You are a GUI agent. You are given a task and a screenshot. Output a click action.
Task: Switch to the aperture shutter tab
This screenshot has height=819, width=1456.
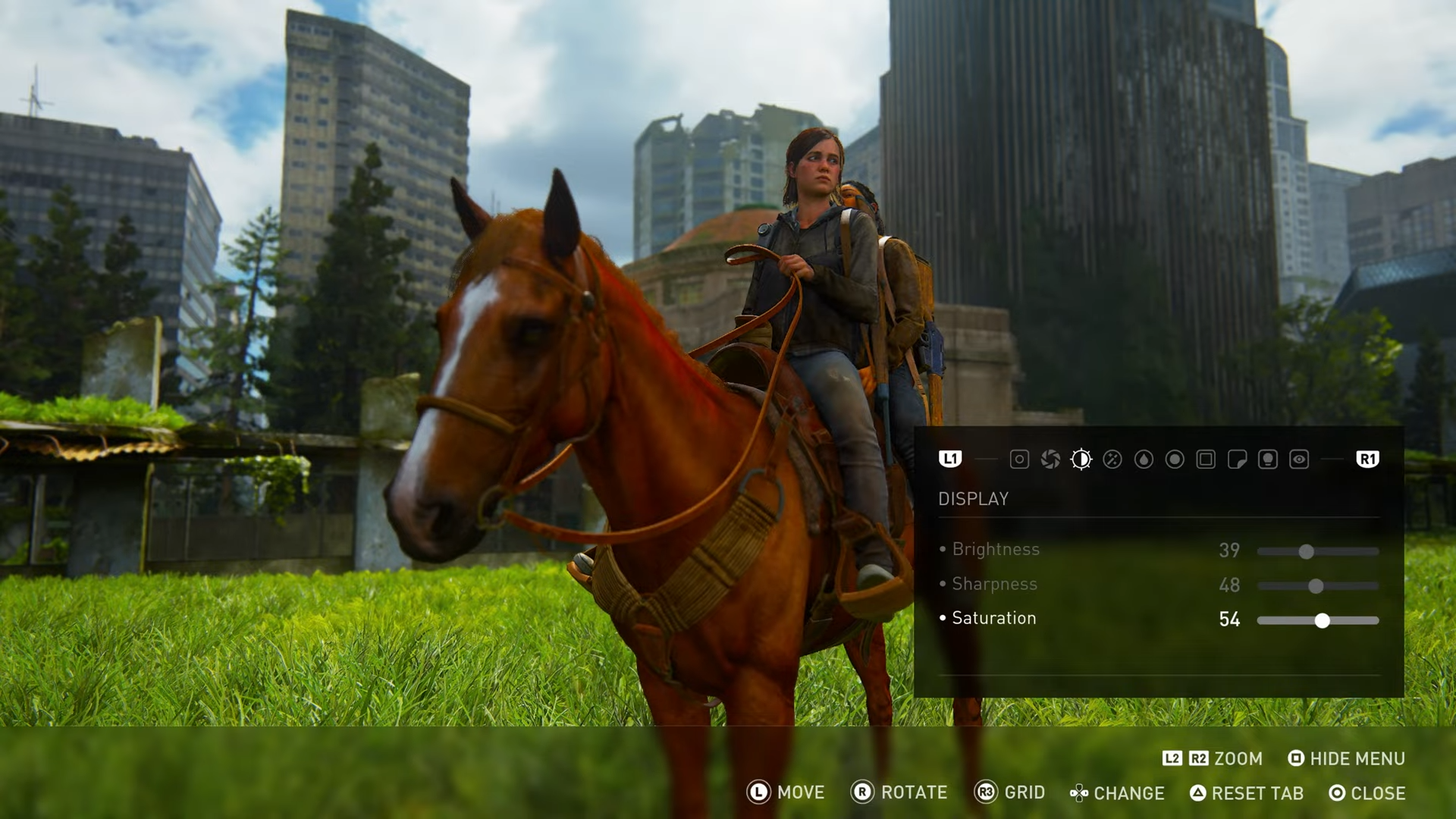click(1050, 460)
